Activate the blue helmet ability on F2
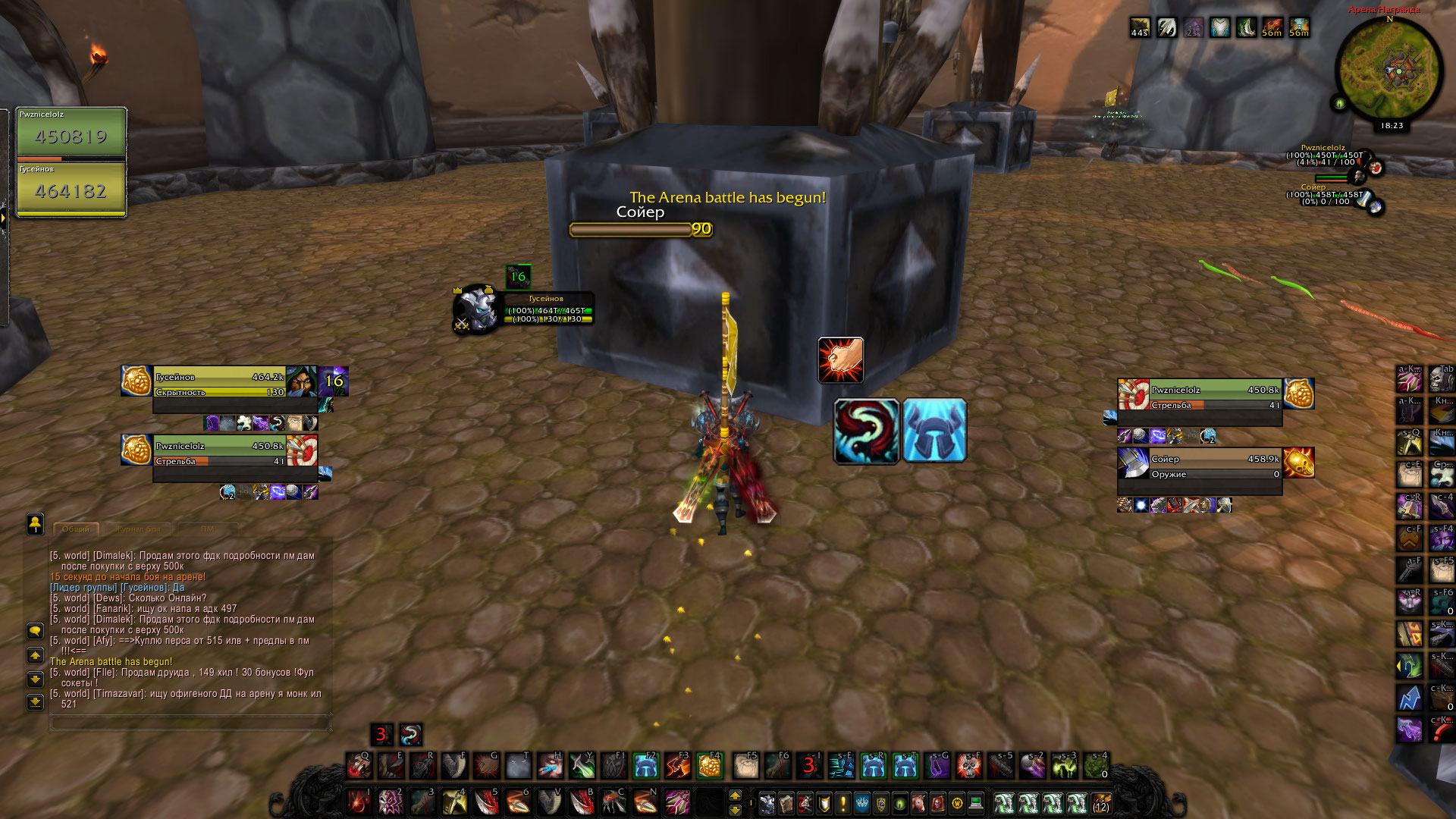This screenshot has height=819, width=1456. [x=646, y=767]
